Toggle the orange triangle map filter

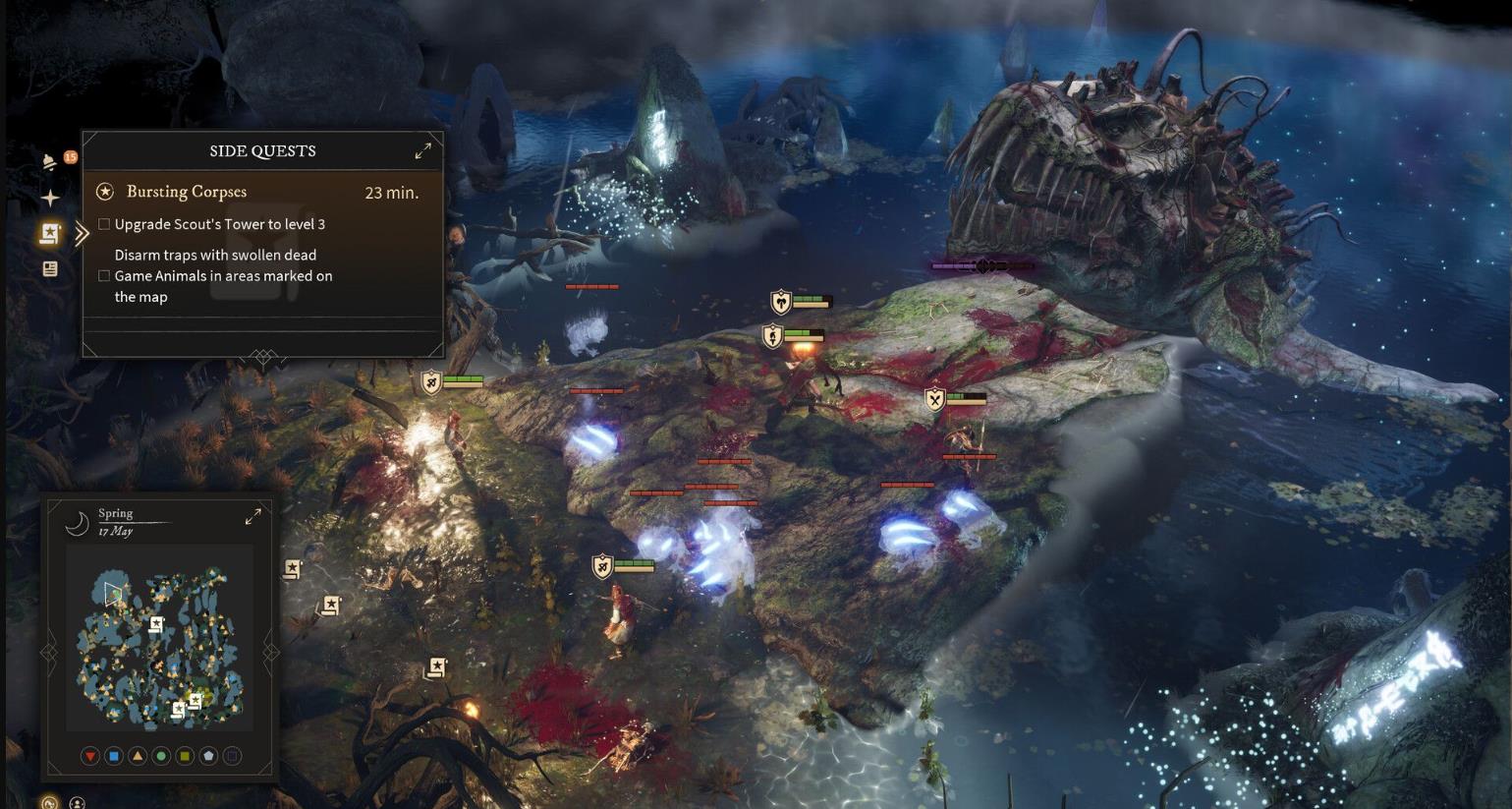click(138, 756)
